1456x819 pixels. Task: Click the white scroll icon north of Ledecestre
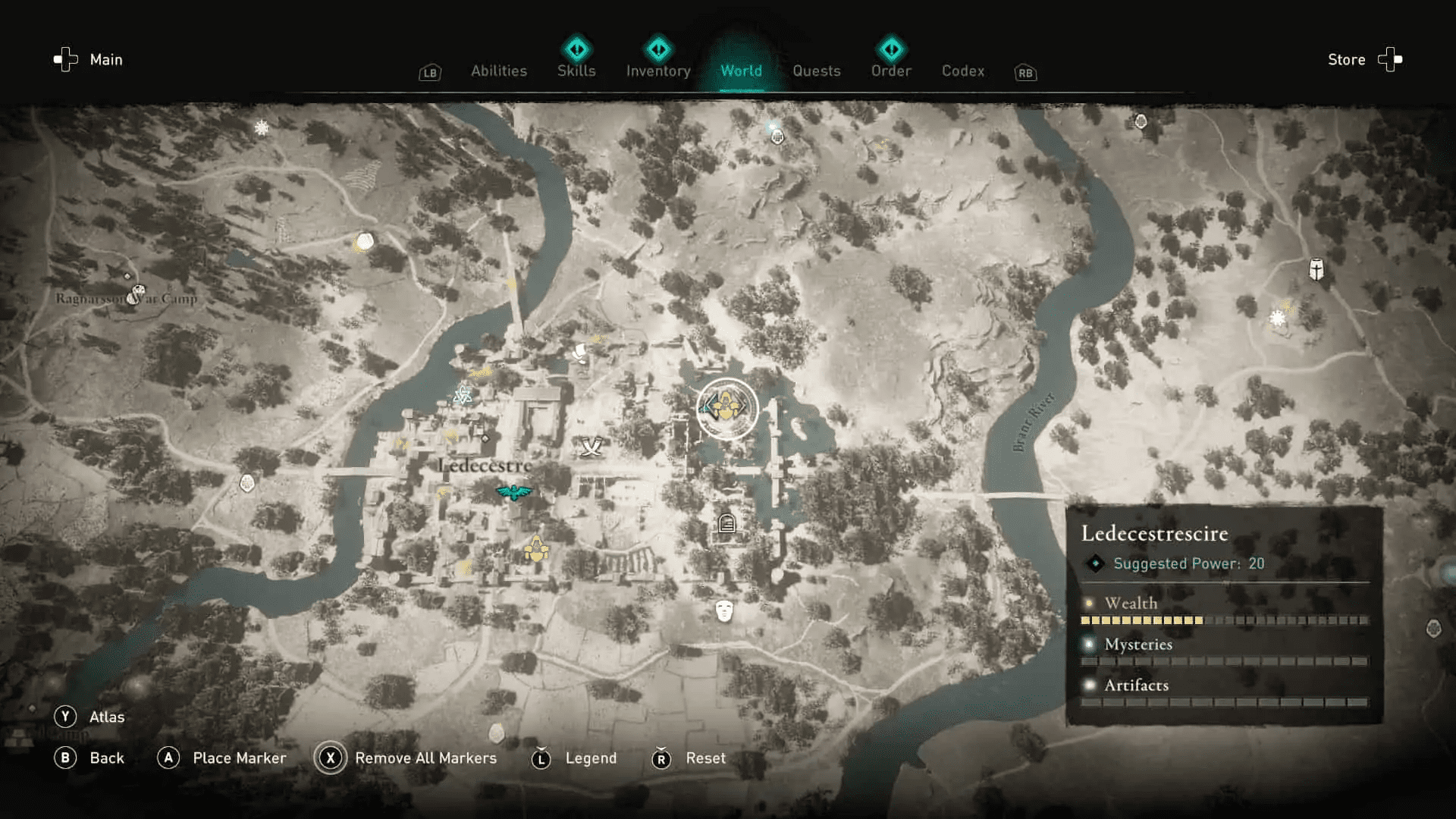(579, 353)
